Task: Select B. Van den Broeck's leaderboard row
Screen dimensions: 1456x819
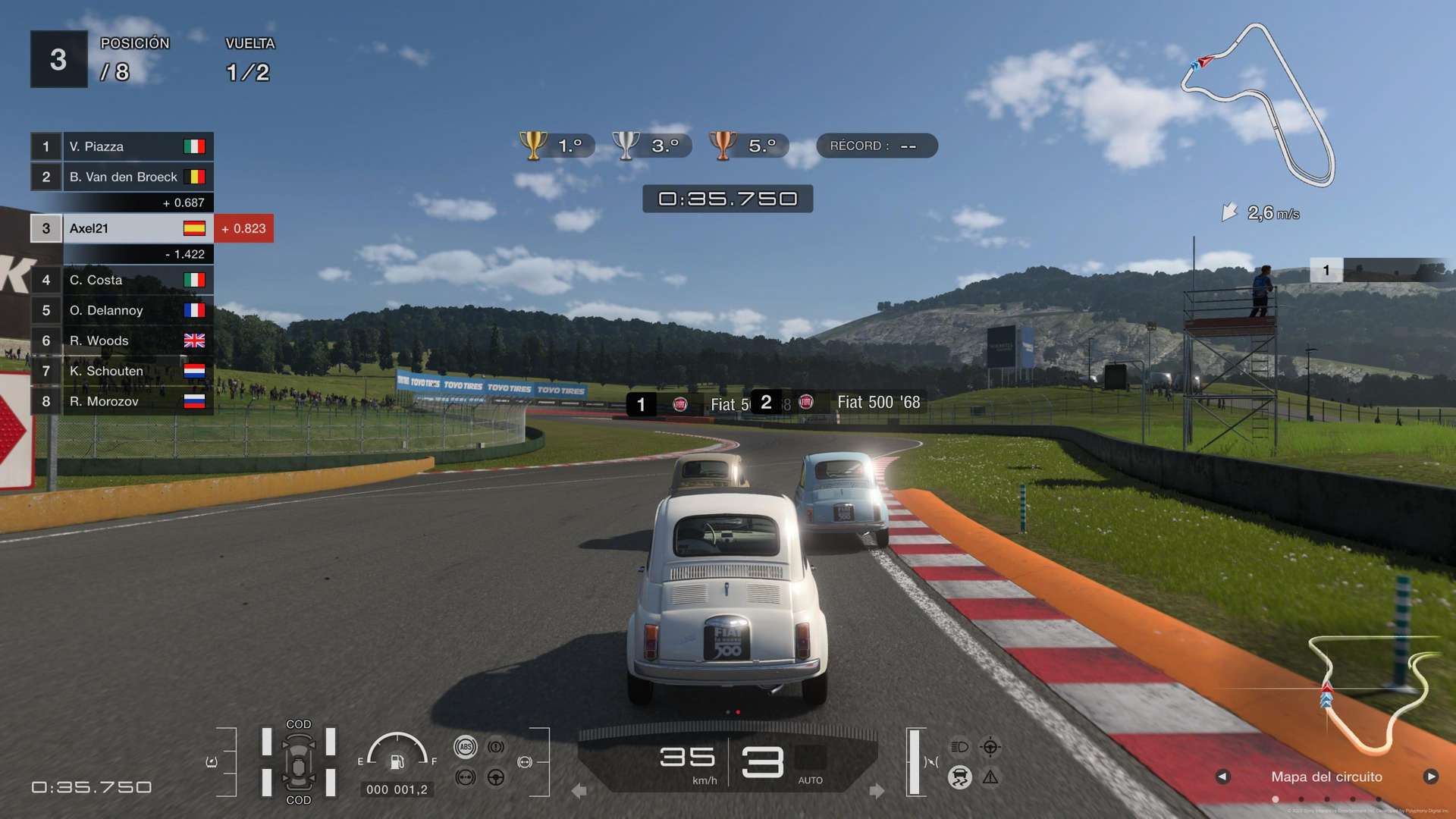Action: pos(121,177)
